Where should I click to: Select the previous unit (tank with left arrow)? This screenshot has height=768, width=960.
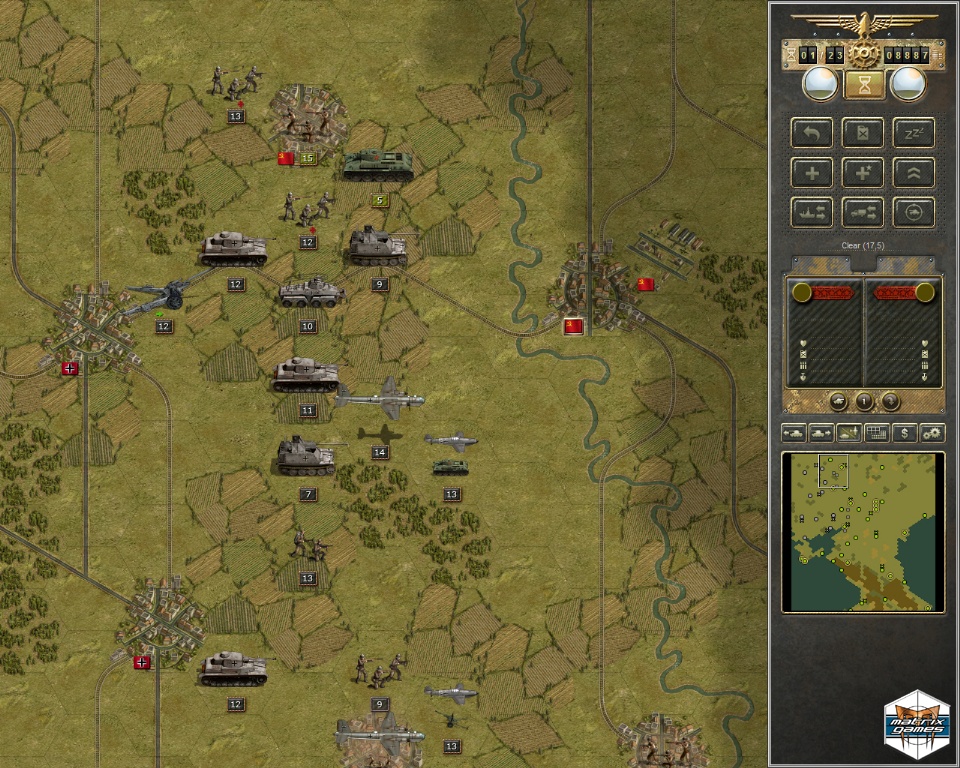[794, 433]
